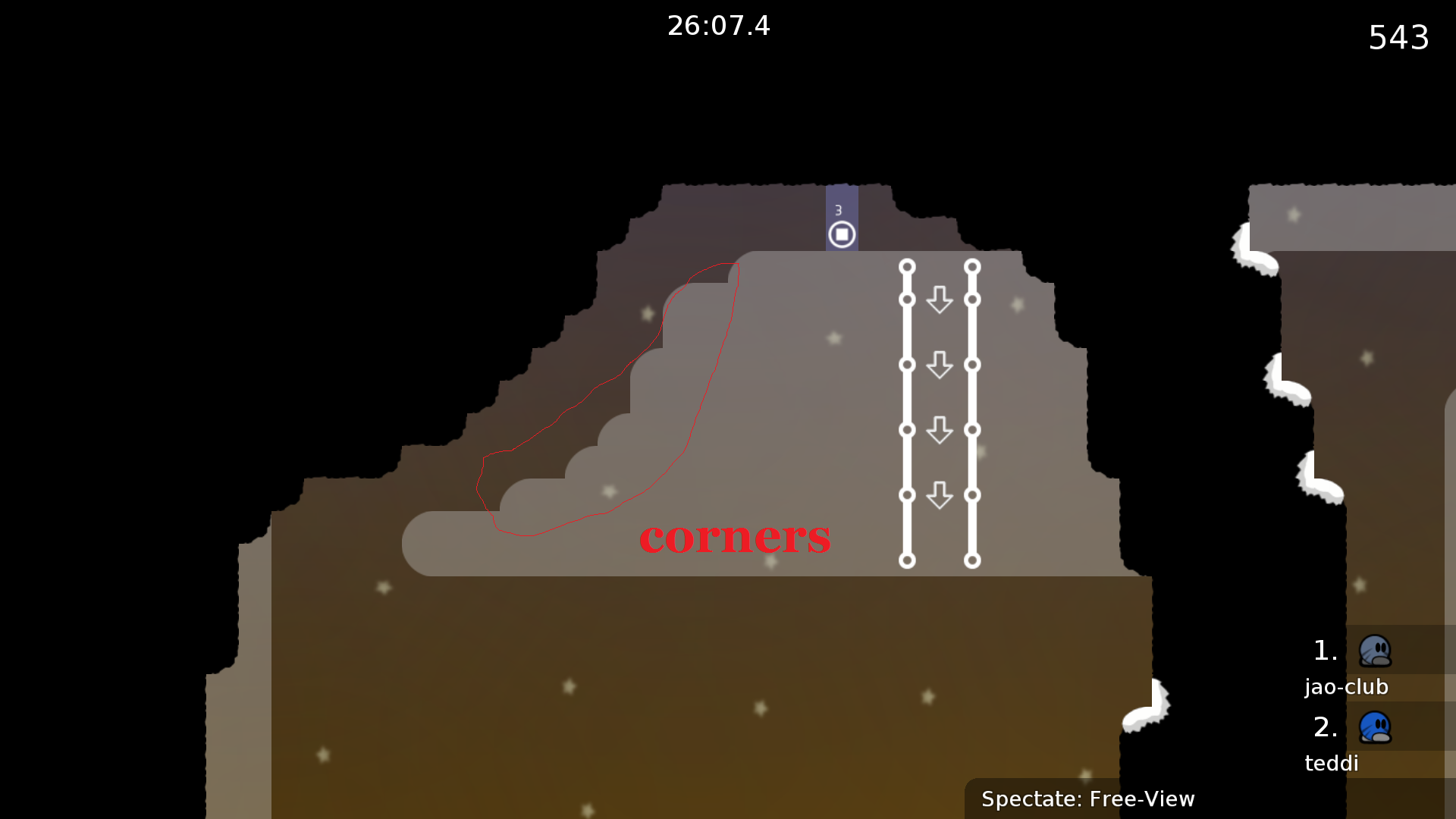
Task: Click the lowest down arrow indicator
Action: tap(940, 495)
